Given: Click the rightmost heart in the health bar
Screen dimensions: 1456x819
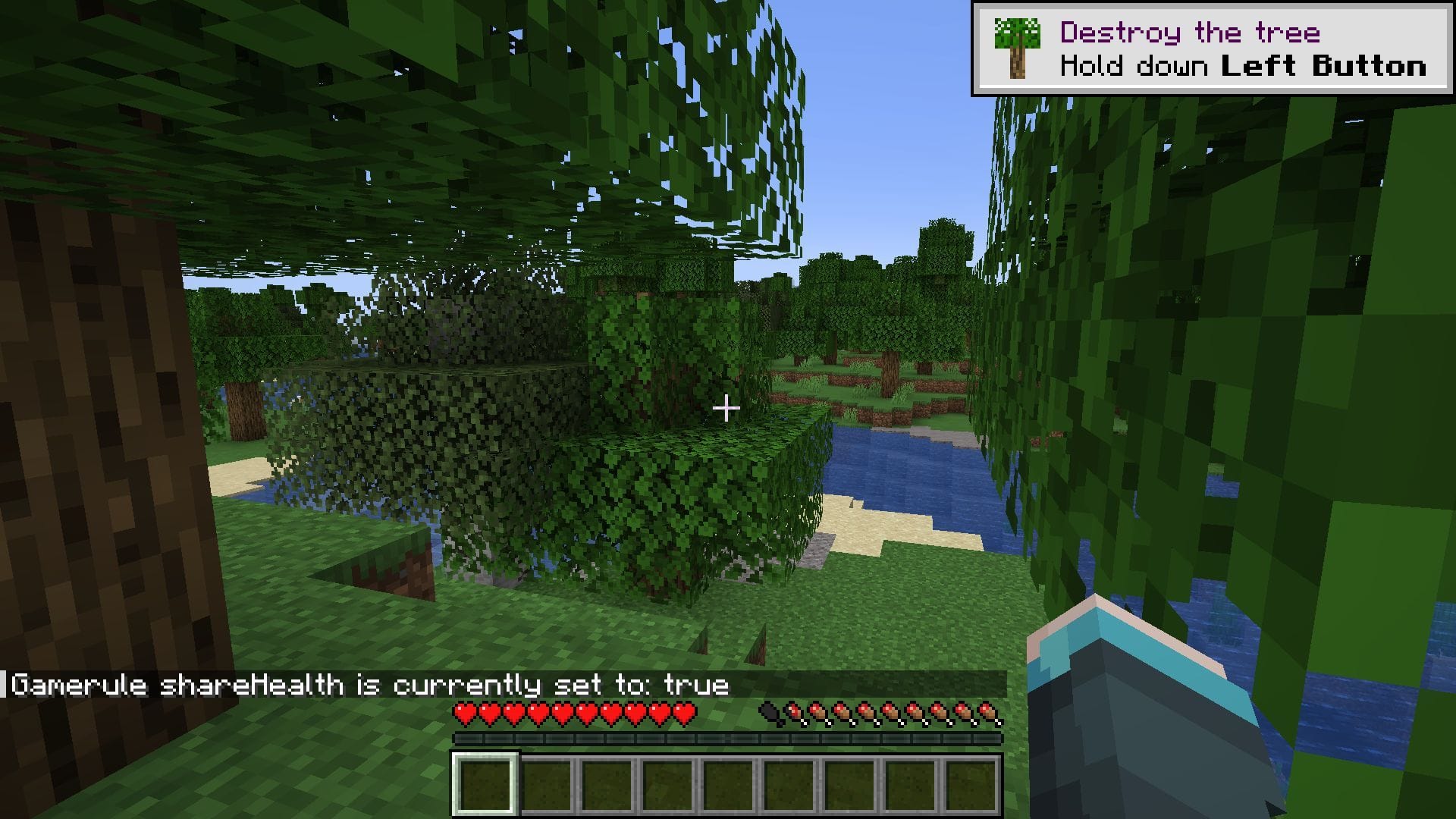Looking at the screenshot, I should click(x=686, y=713).
